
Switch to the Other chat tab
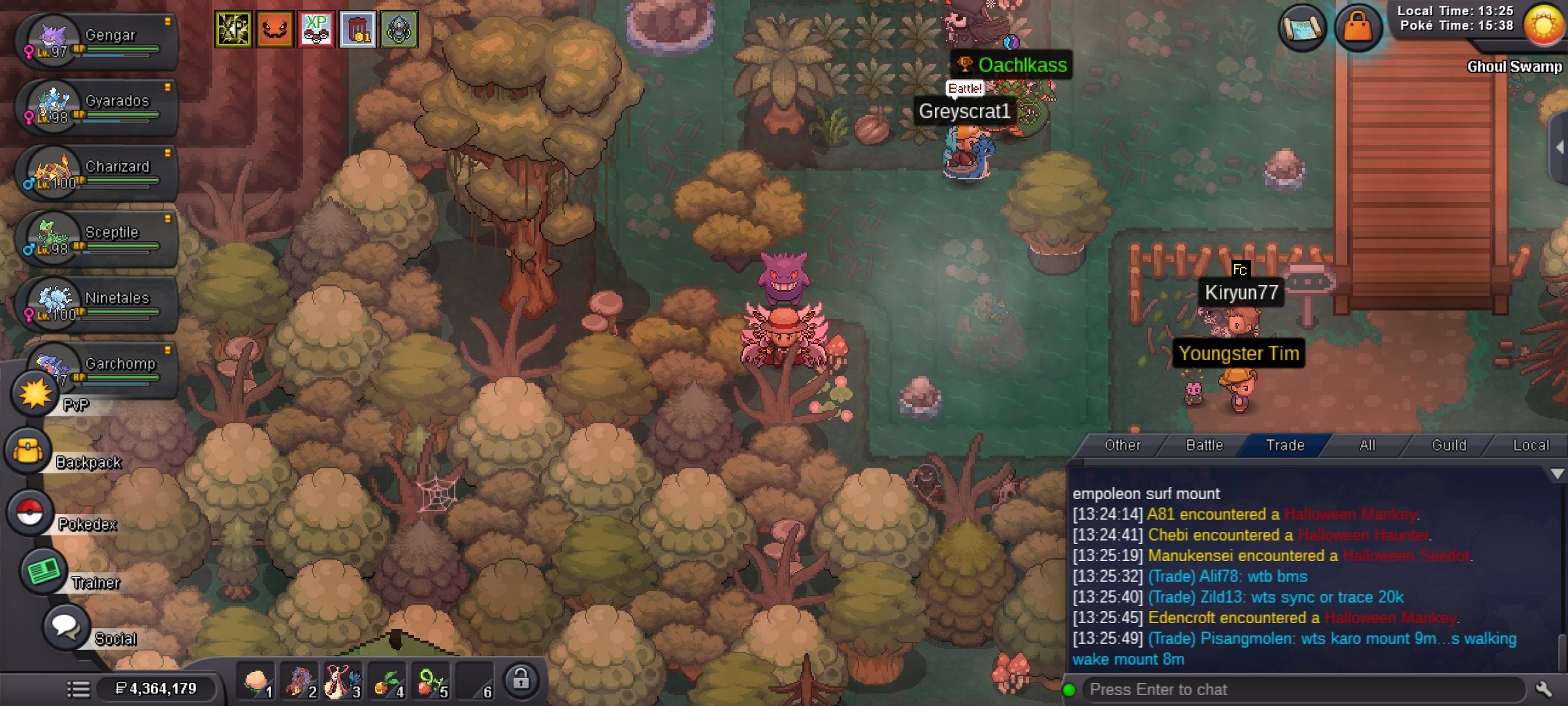click(x=1122, y=445)
